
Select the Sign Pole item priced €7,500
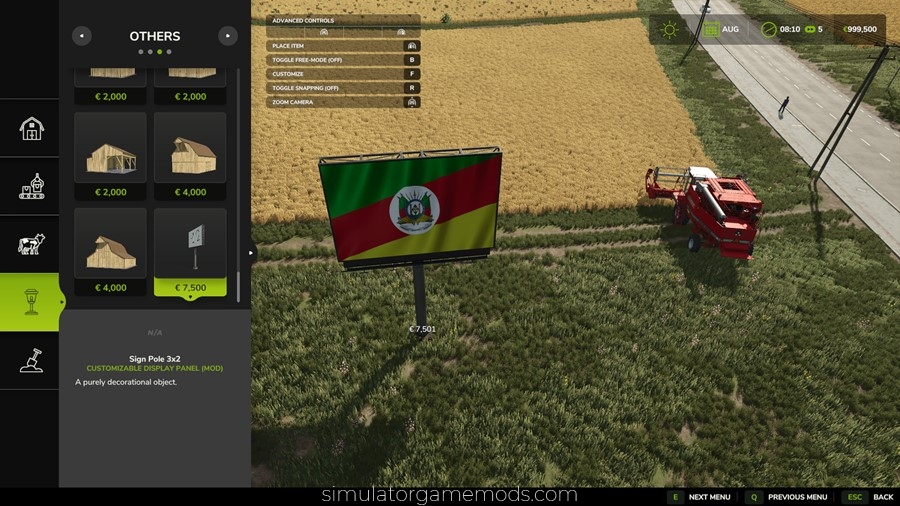pos(190,252)
